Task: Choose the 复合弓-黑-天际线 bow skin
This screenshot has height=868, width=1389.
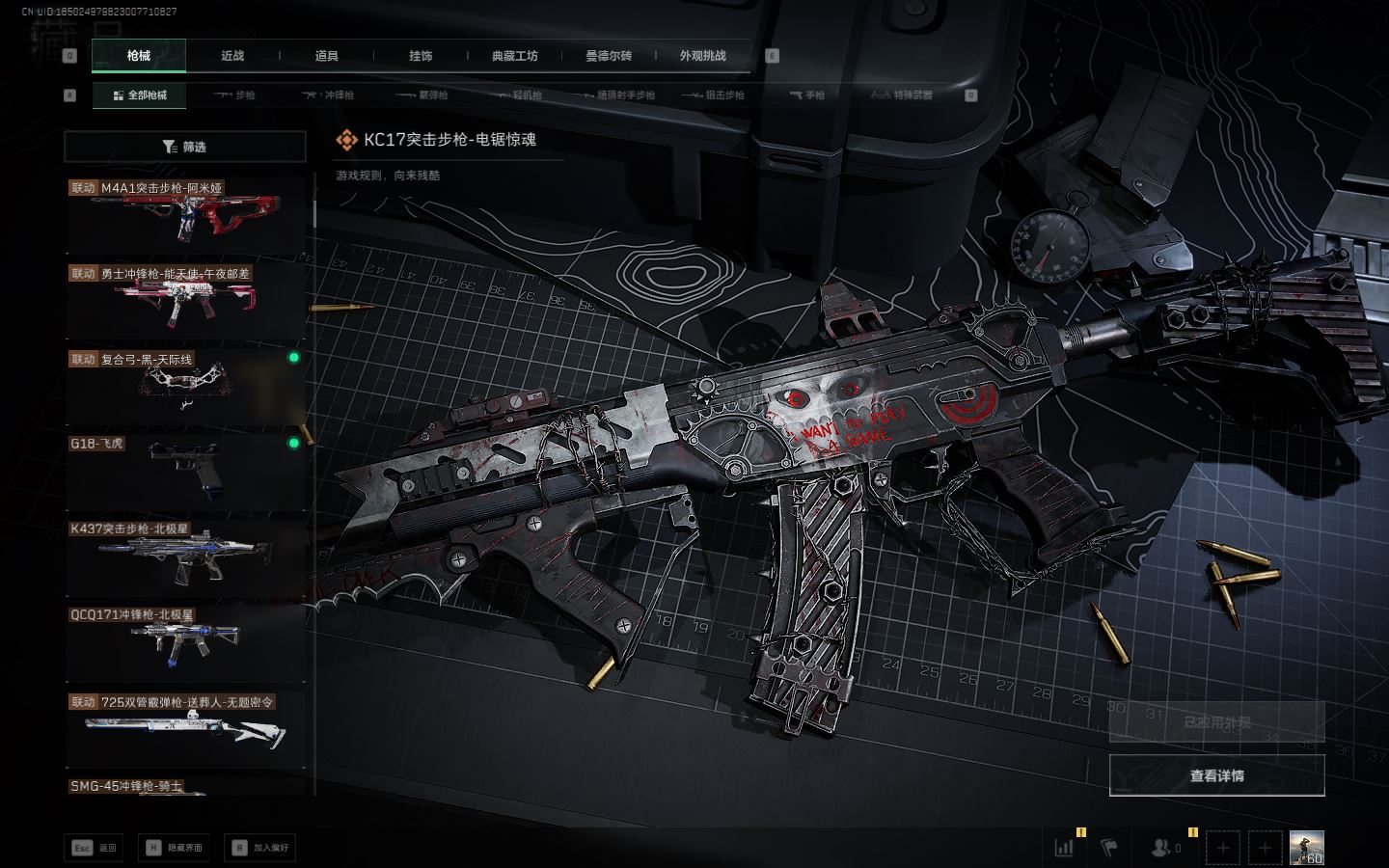Action: click(186, 386)
